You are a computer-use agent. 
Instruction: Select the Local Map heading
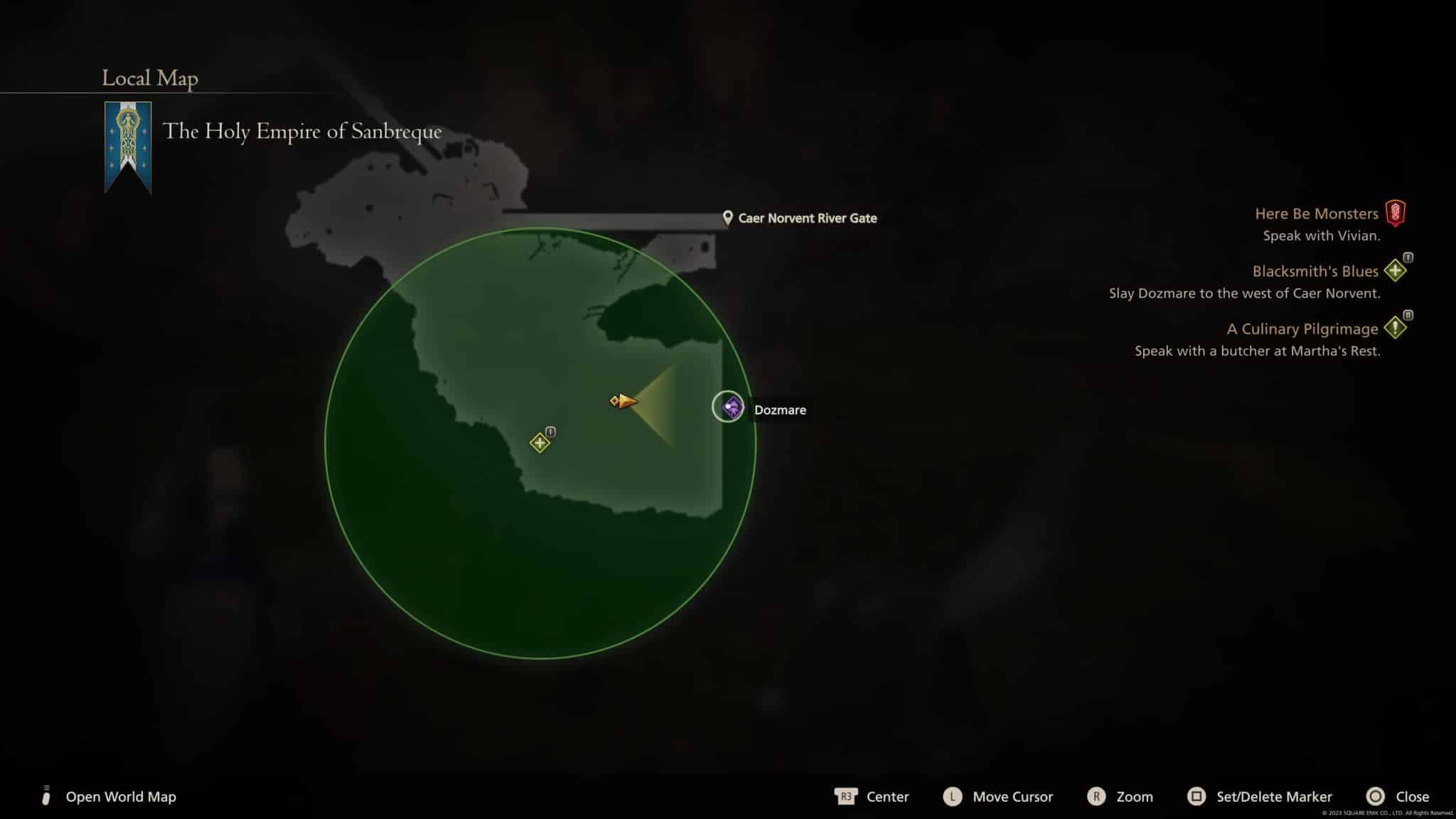tap(149, 78)
